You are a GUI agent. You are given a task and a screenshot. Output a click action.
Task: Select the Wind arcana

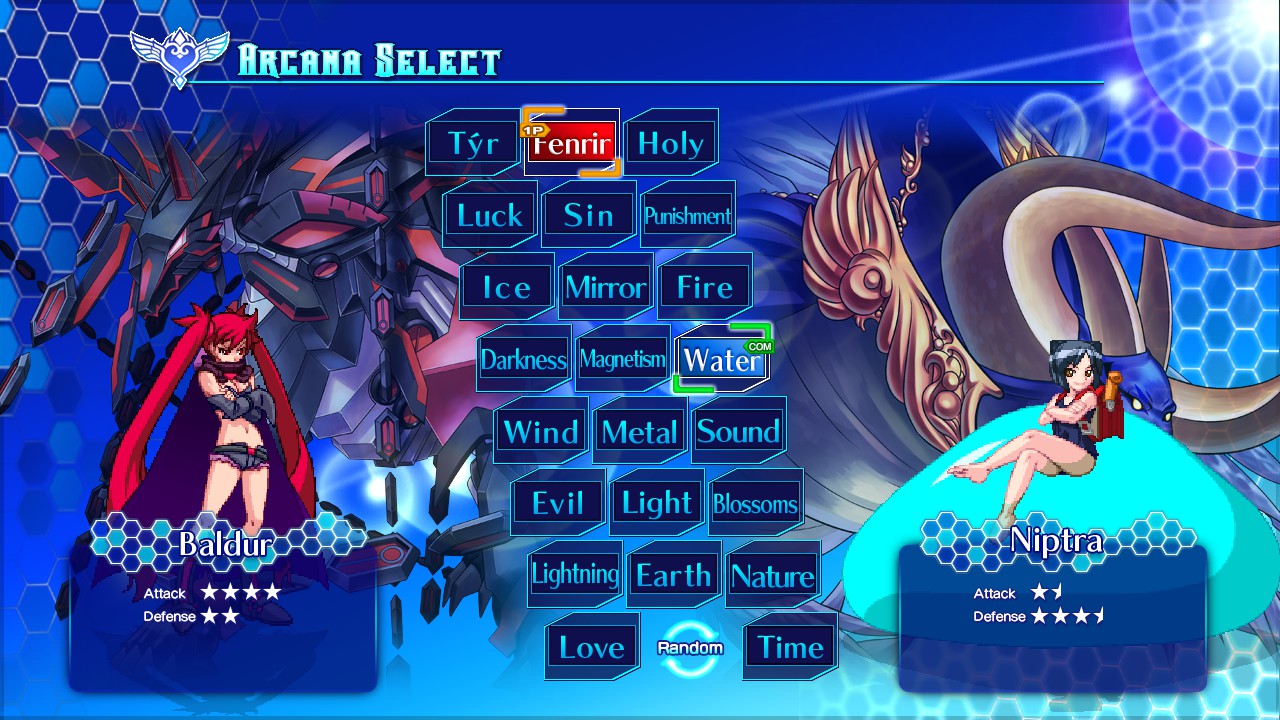point(541,431)
